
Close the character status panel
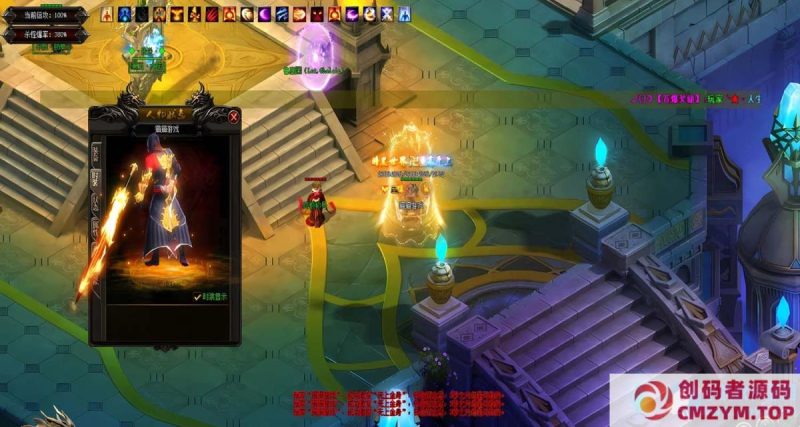click(233, 117)
